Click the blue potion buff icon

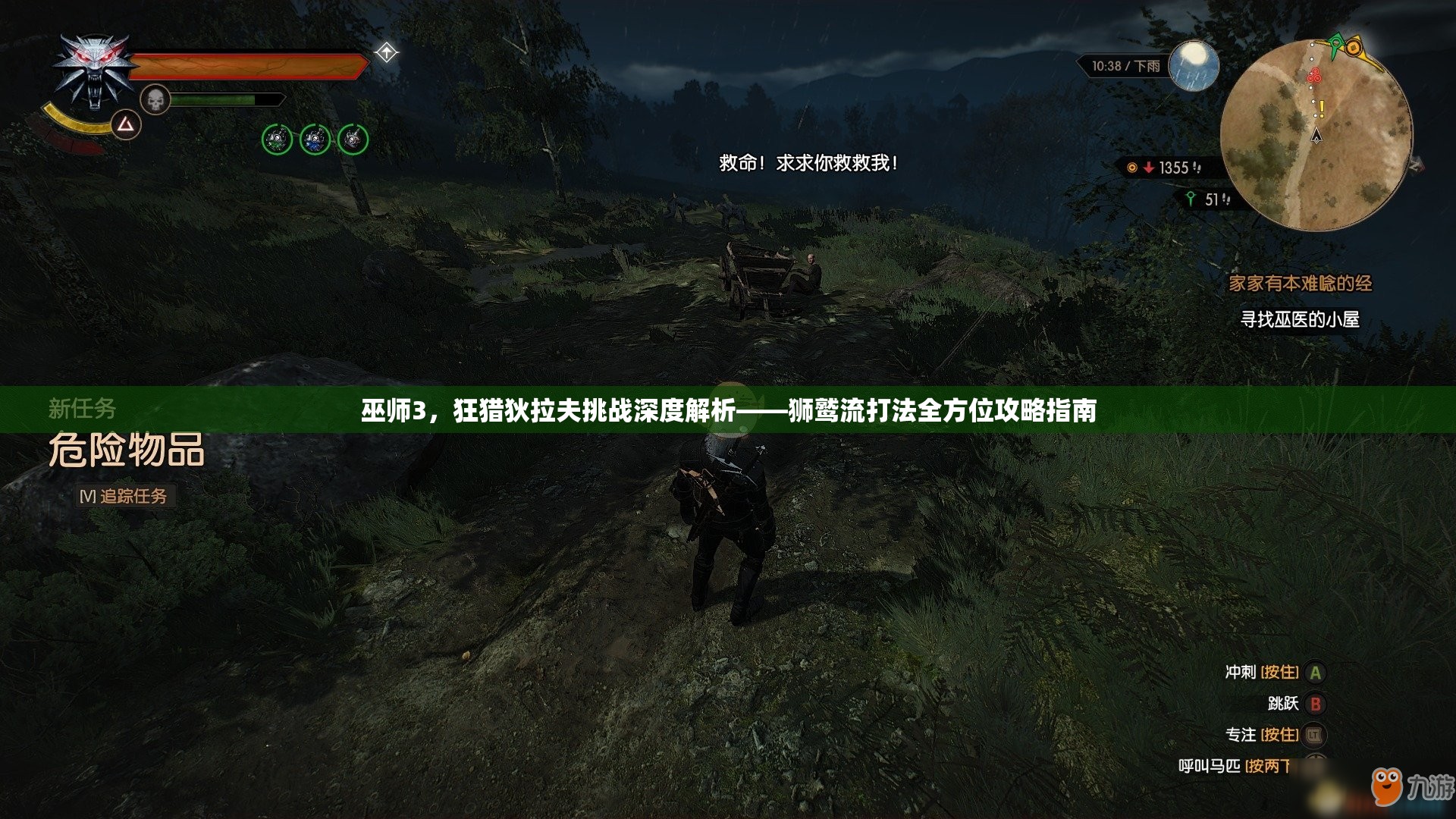click(x=315, y=140)
